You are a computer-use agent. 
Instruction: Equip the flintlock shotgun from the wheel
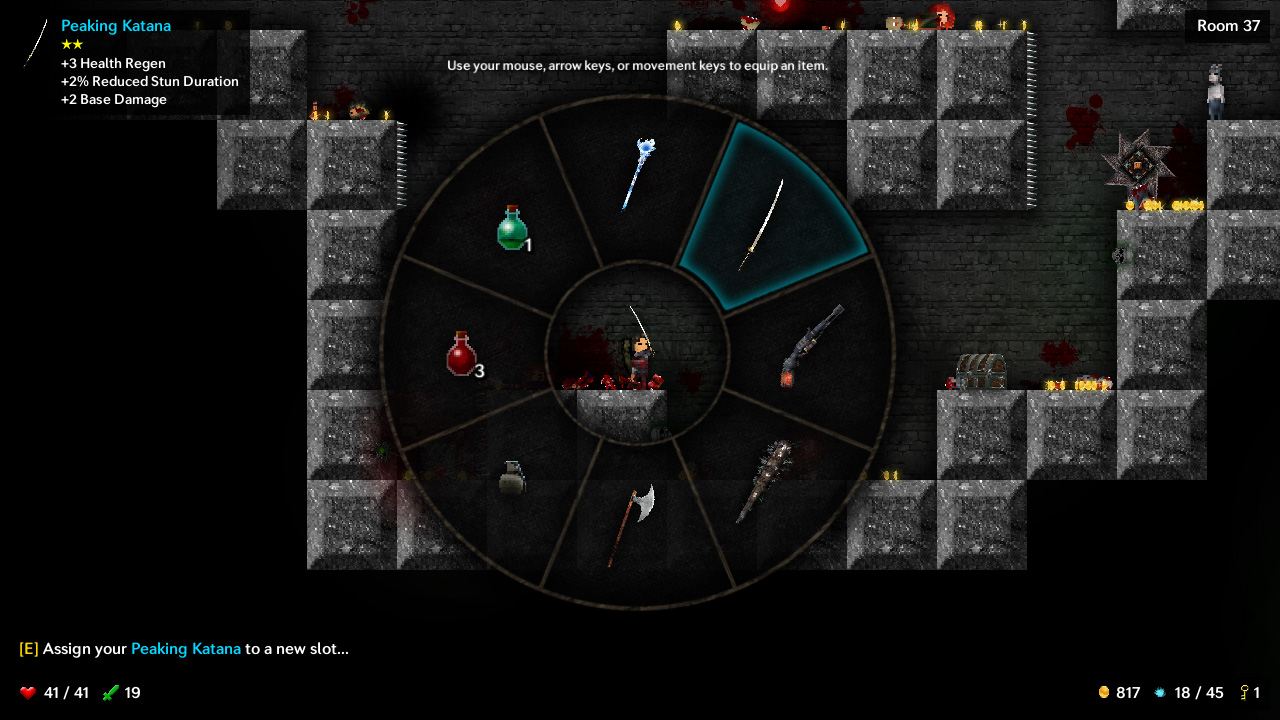click(810, 345)
